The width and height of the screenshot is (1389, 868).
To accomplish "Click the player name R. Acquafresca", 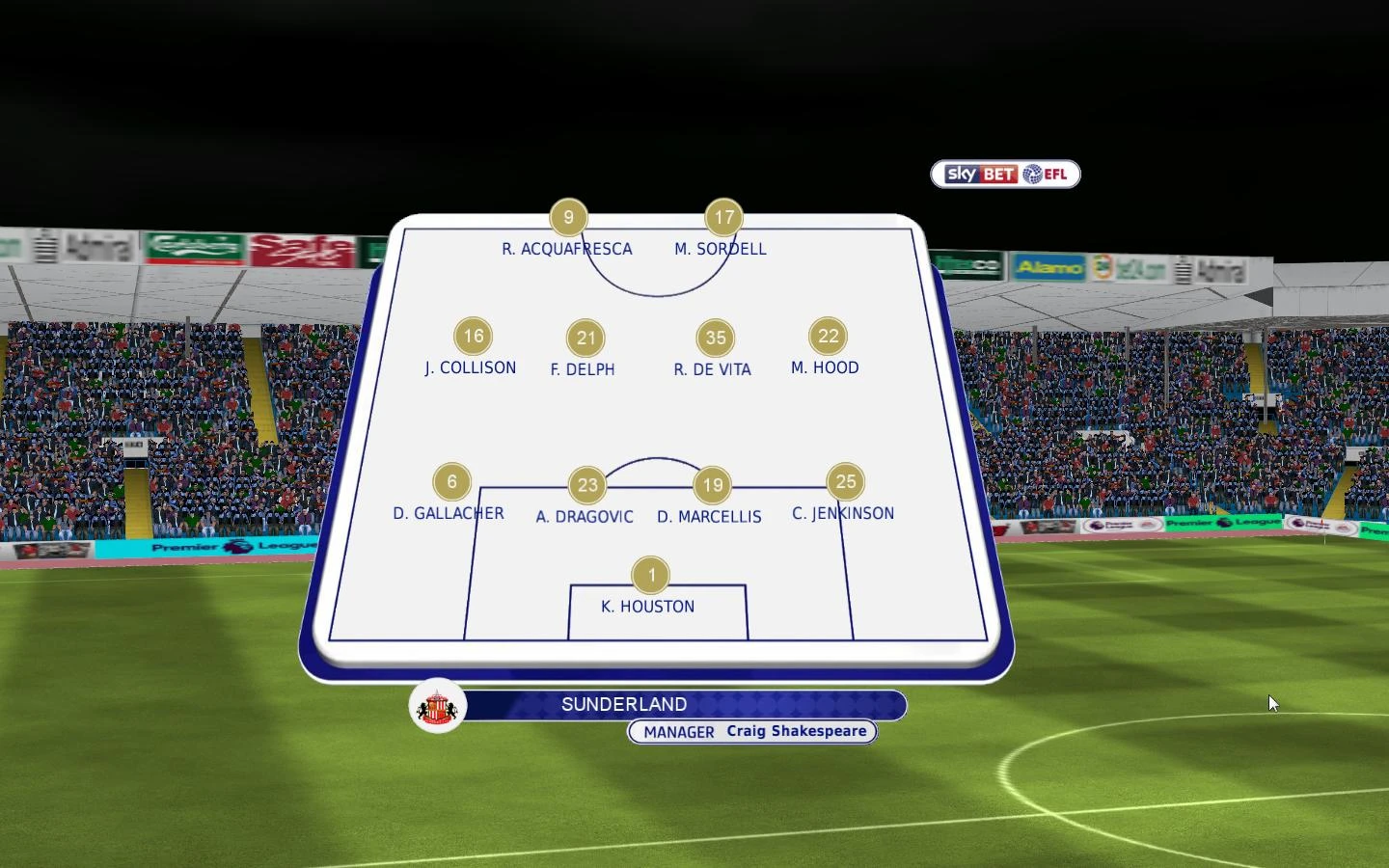I will point(566,249).
